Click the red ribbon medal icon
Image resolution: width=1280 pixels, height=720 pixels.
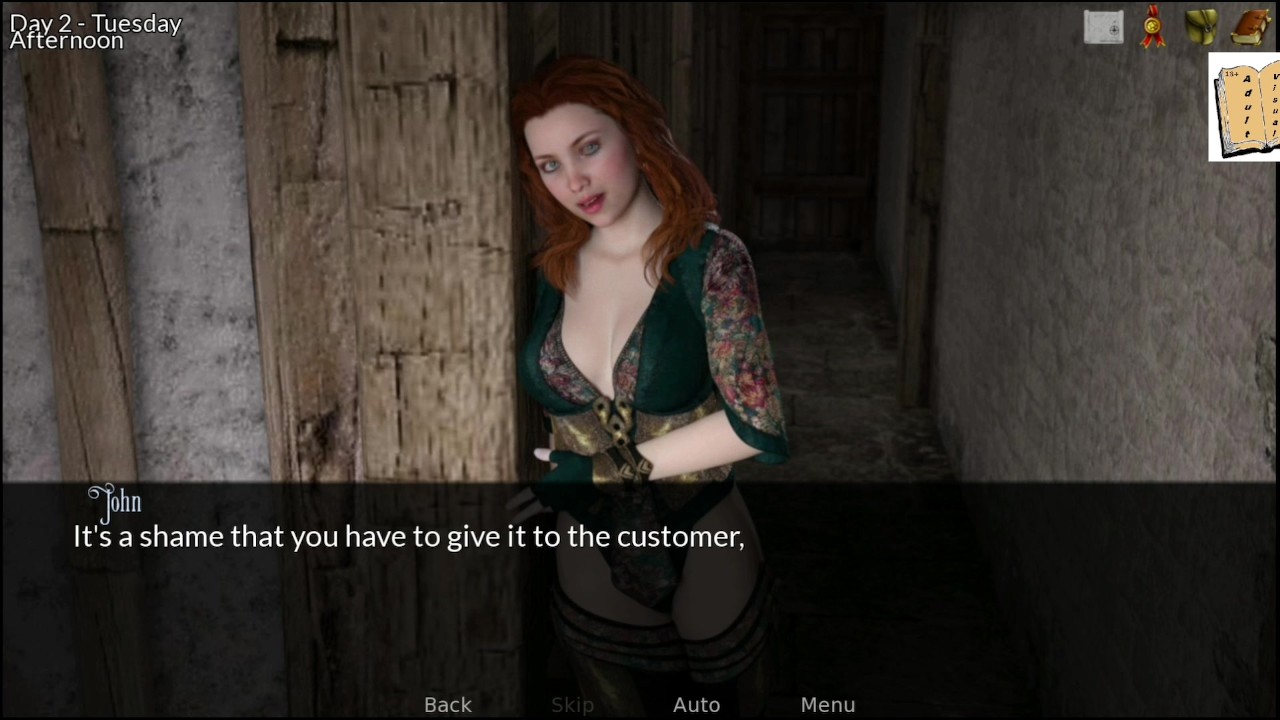tap(1153, 27)
